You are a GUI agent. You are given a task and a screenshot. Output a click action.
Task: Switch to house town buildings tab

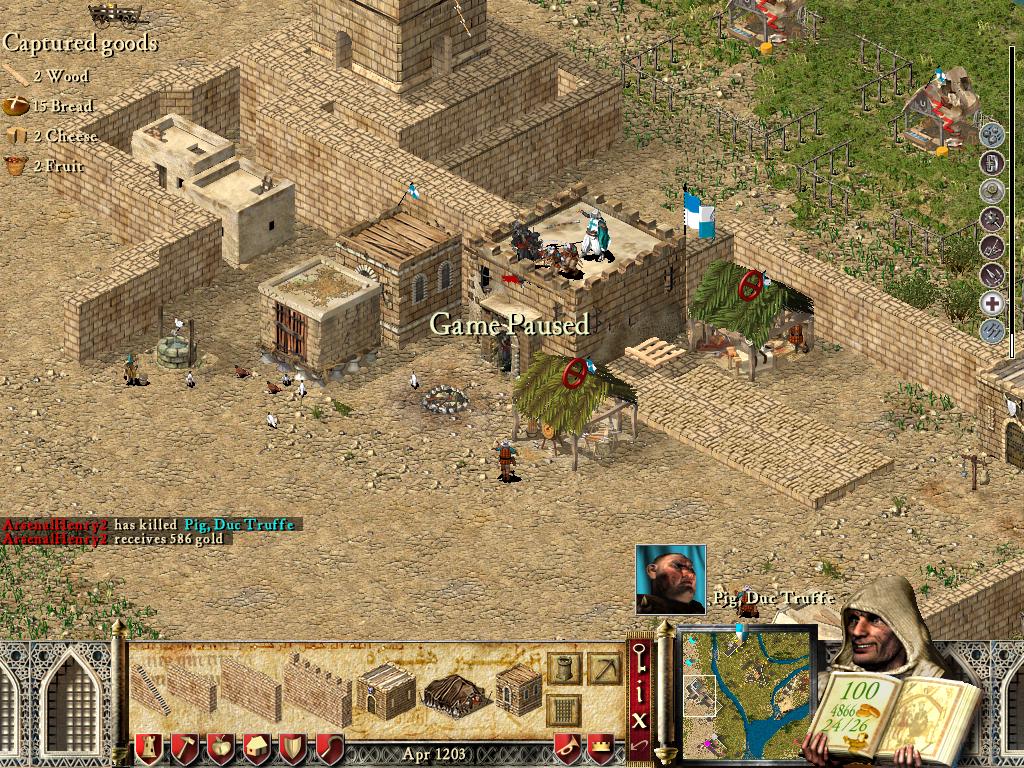(257, 748)
